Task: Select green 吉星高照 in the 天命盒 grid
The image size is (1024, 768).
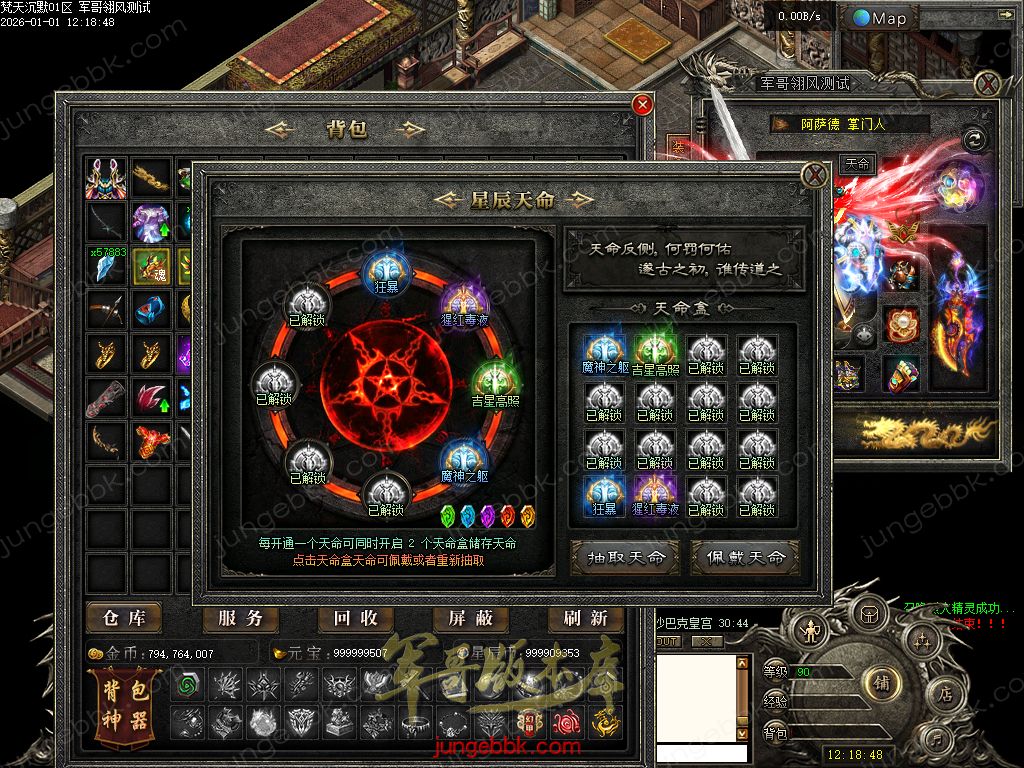Action: click(655, 352)
